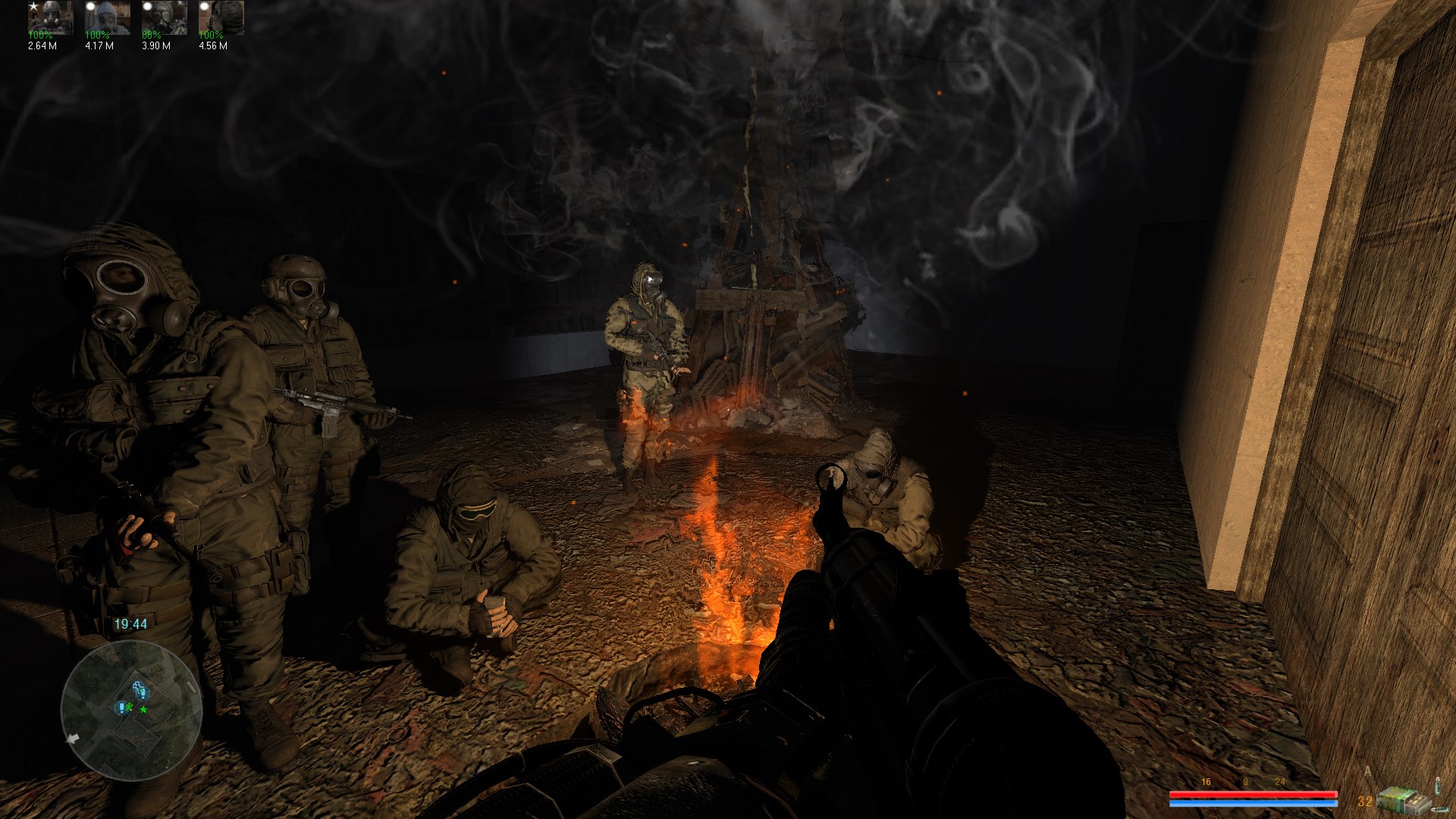Screen dimensions: 1456x819
Task: Pick the squadmate portrait showing 88% health
Action: pos(164,18)
